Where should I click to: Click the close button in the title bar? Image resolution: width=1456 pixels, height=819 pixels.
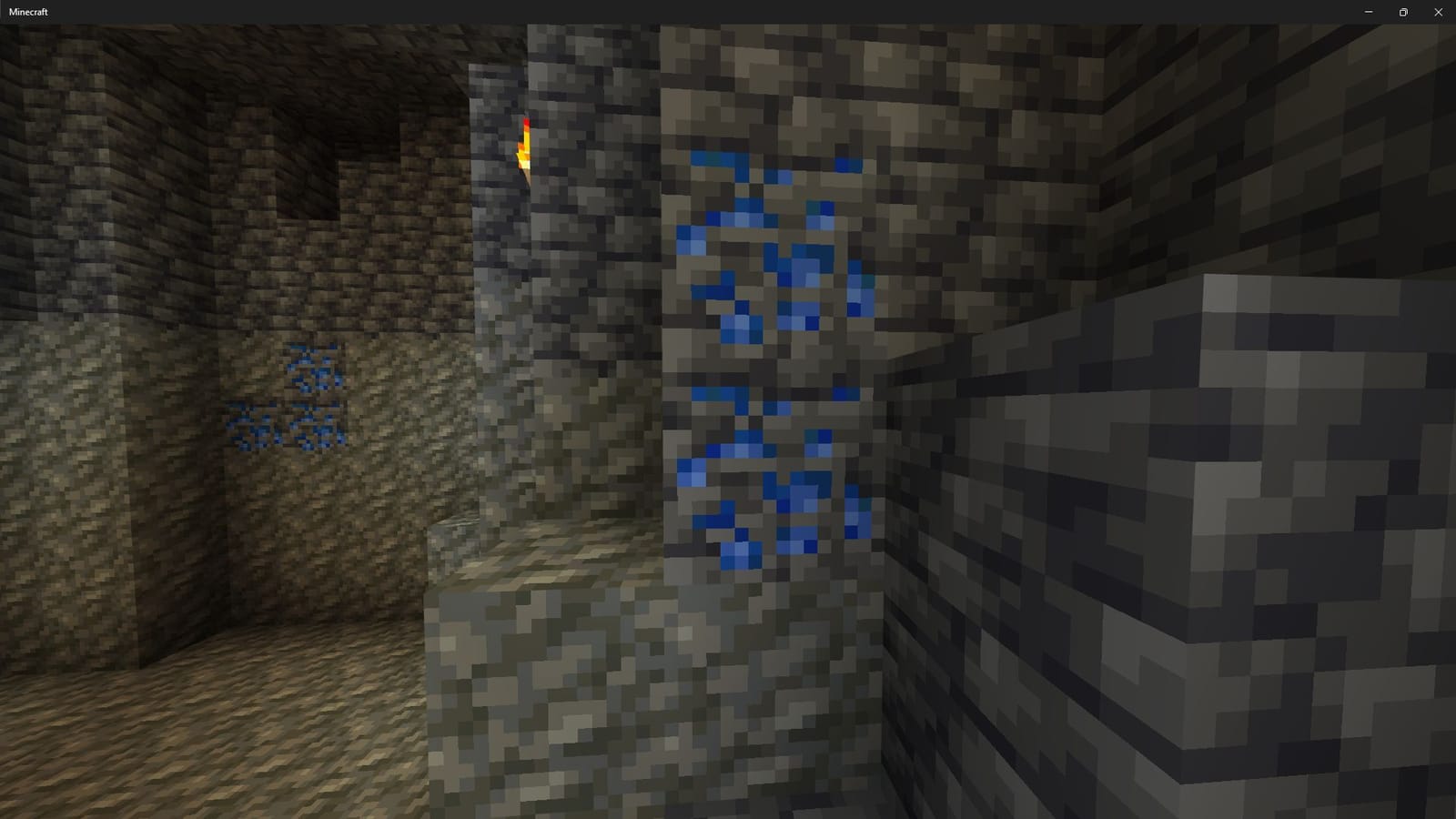(1438, 12)
